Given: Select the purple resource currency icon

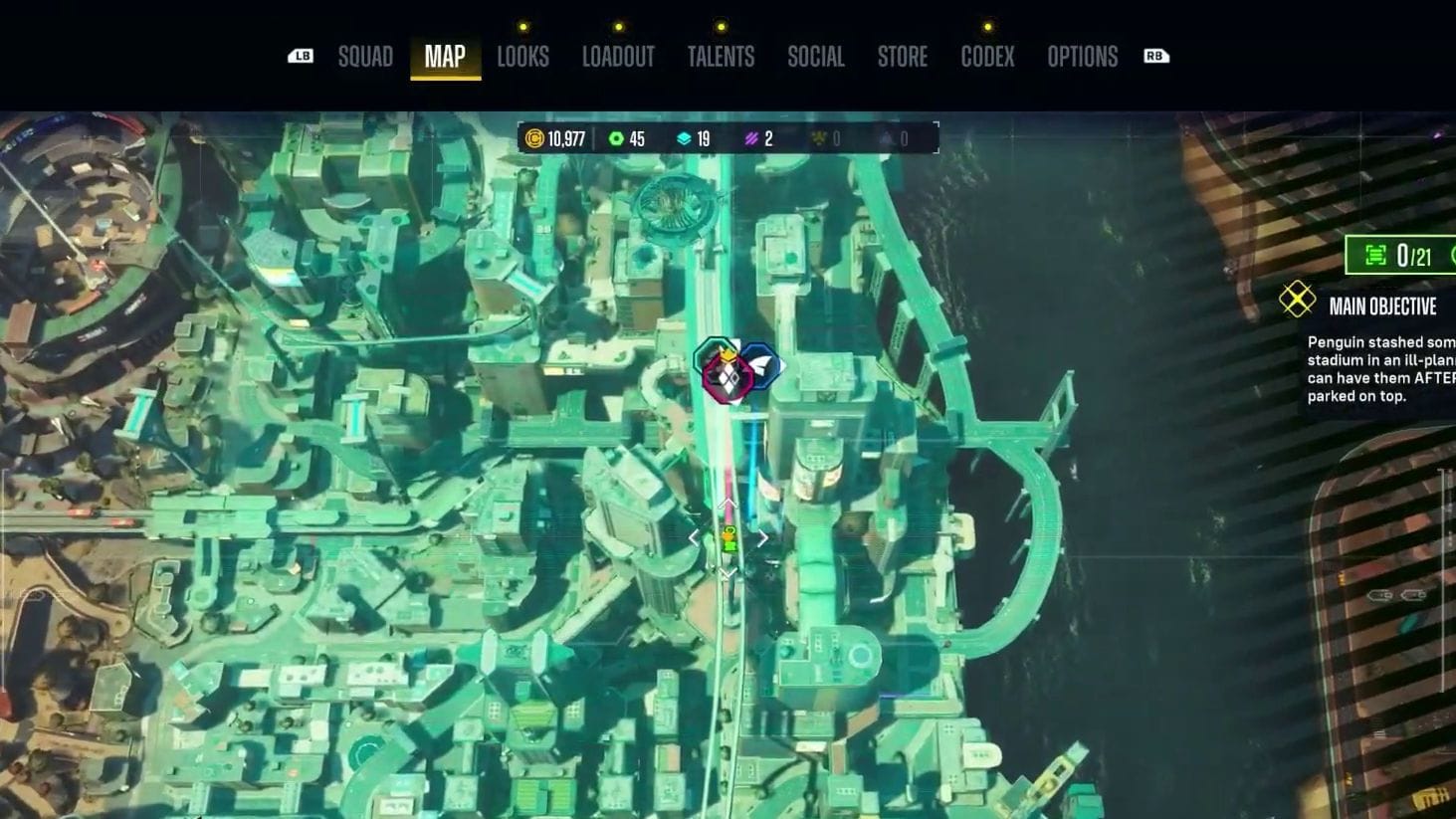Looking at the screenshot, I should (x=749, y=139).
